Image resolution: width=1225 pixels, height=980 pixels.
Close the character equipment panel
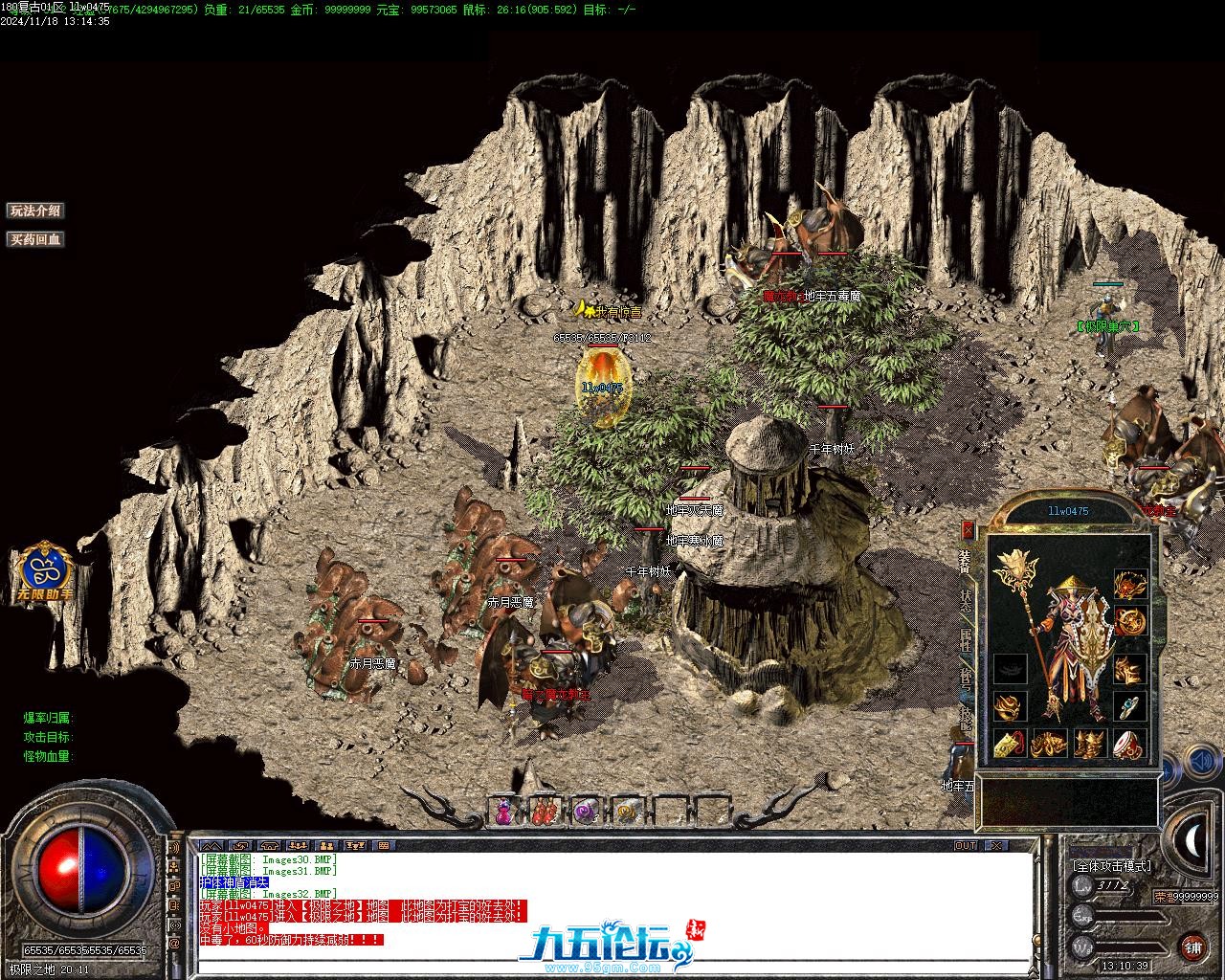tap(968, 529)
